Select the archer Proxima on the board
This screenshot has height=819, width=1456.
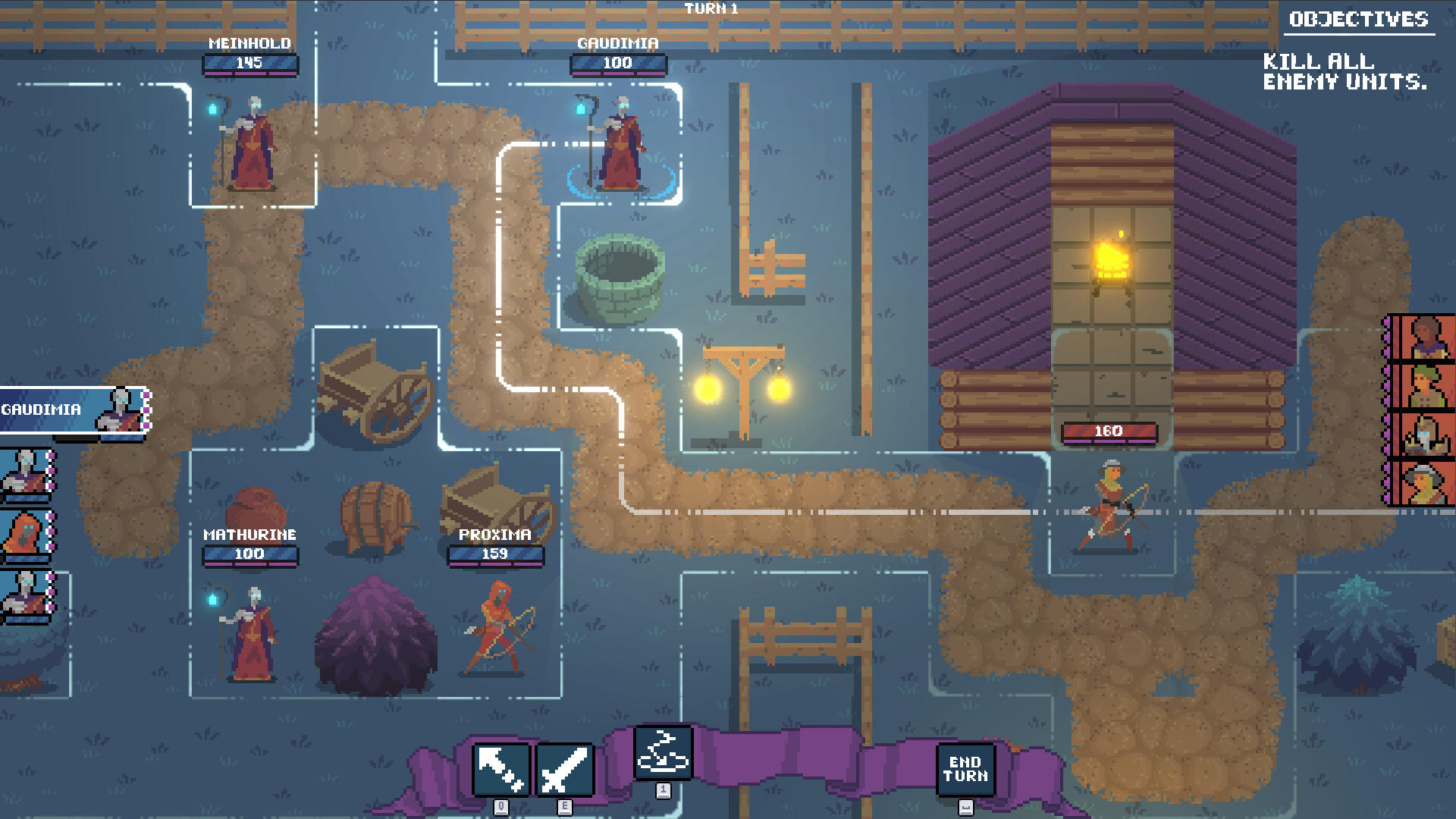[497, 629]
